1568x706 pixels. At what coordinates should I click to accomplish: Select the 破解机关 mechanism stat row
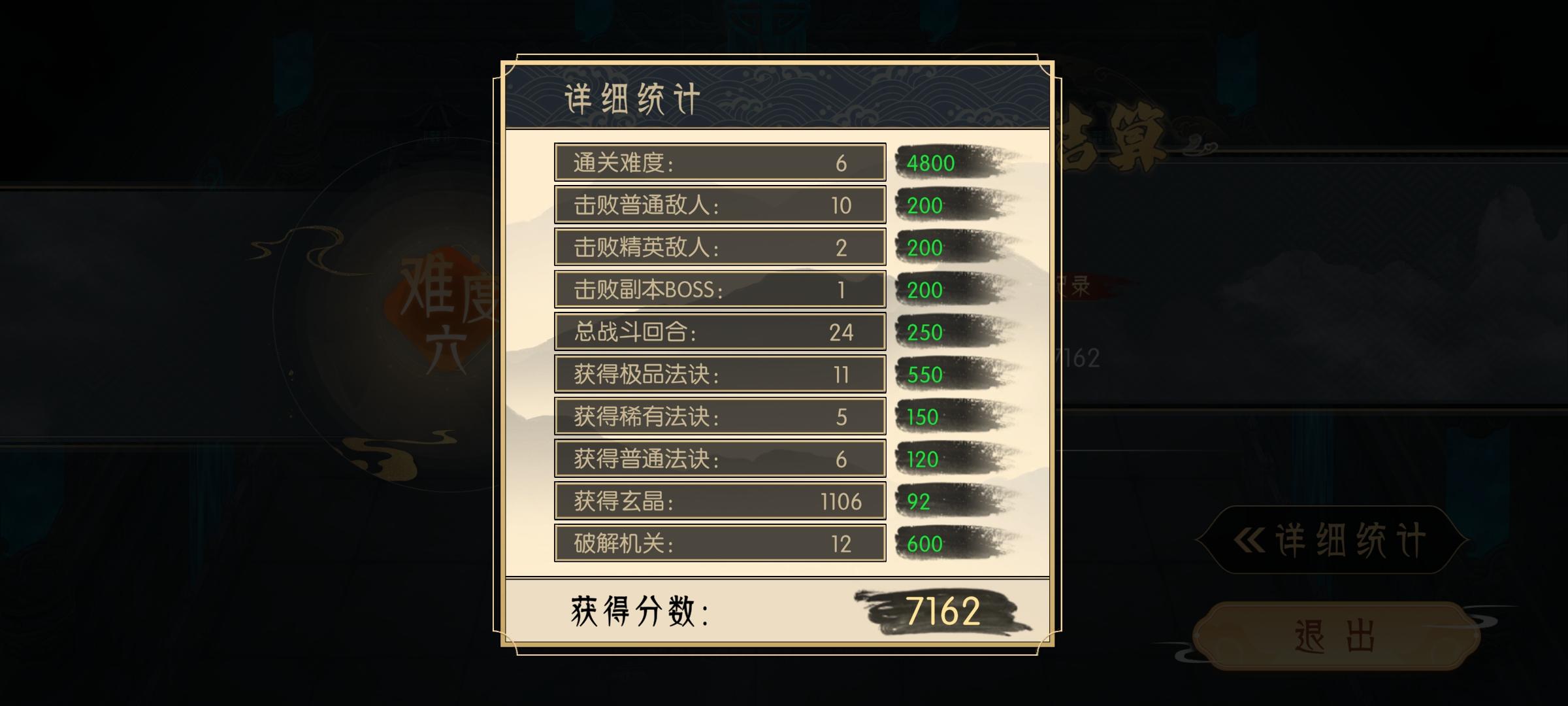coord(719,543)
